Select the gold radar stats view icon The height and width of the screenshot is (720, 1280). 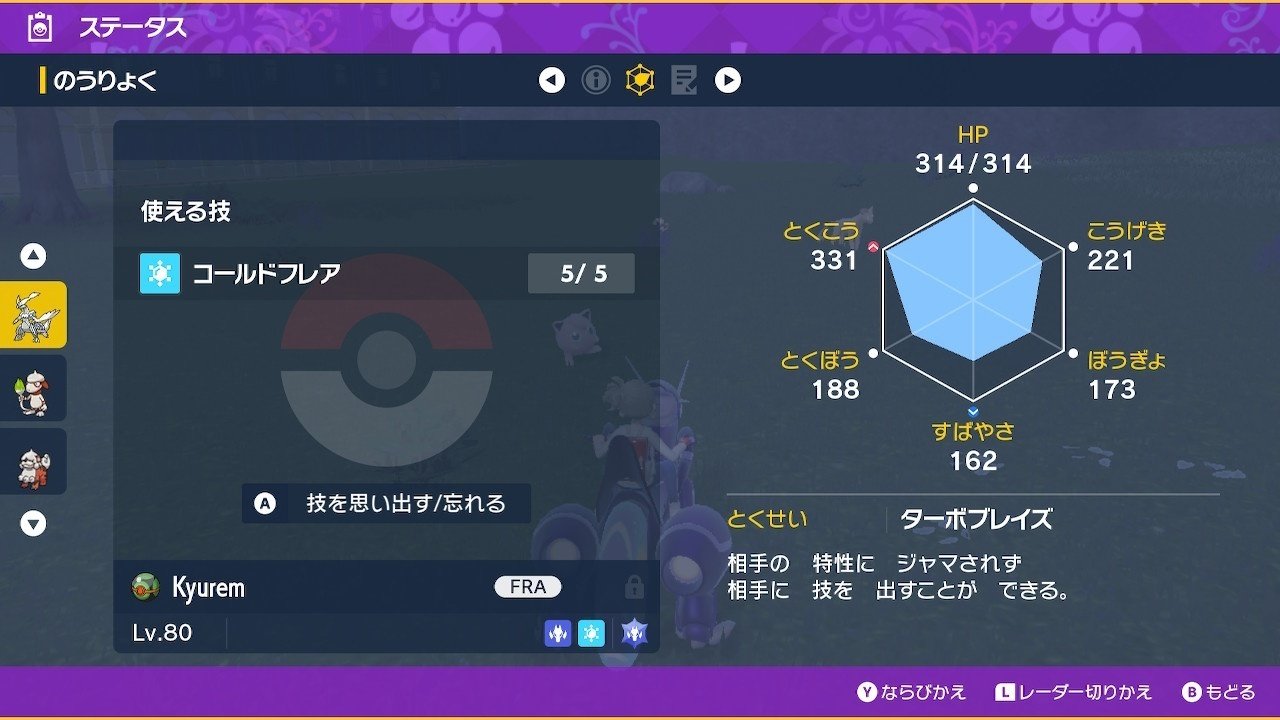[640, 81]
